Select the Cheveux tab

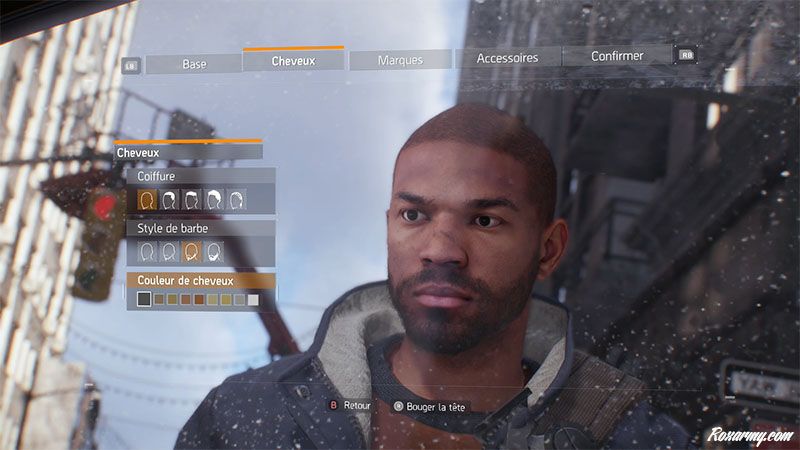293,61
